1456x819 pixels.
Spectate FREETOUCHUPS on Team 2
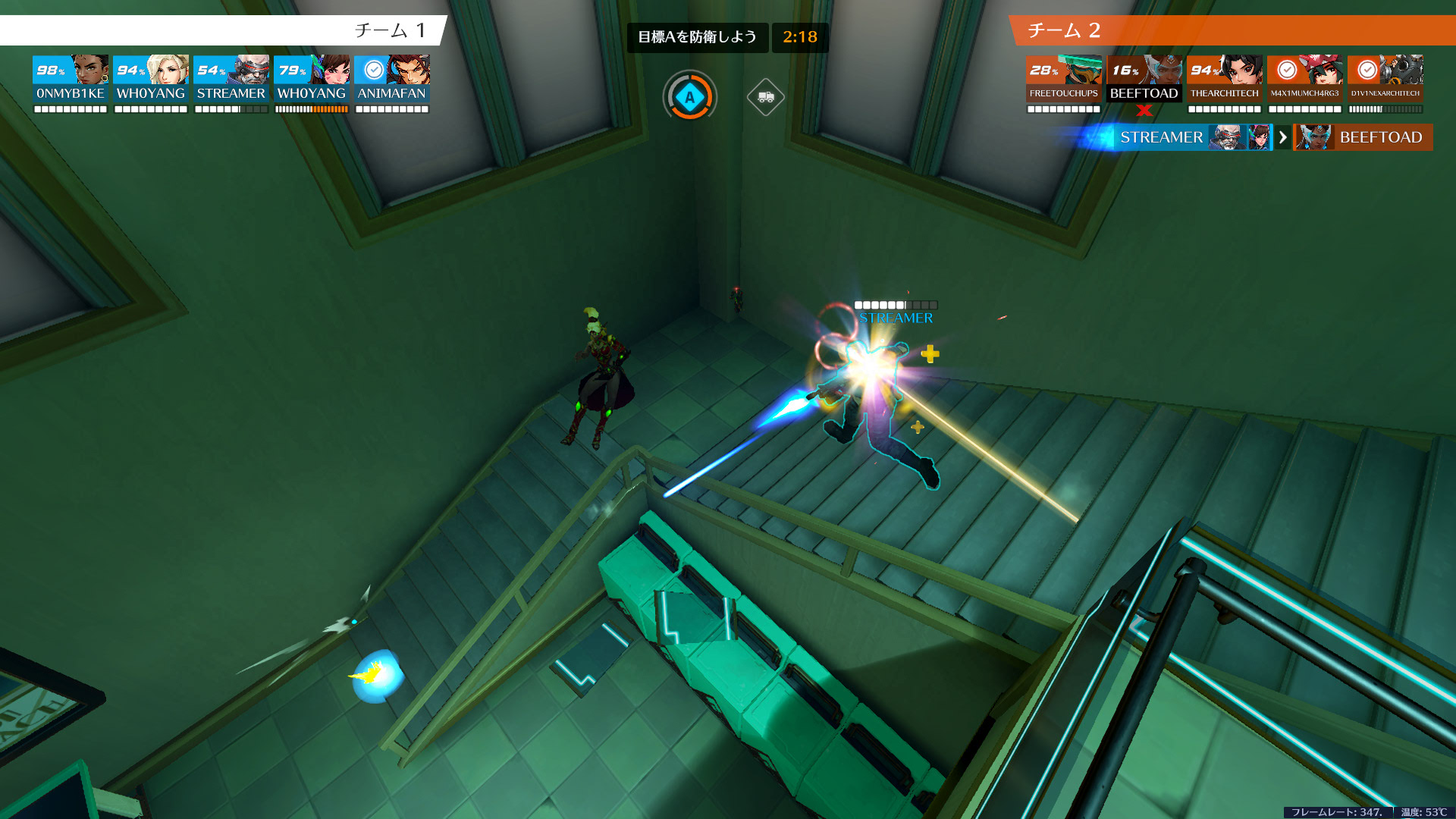(1064, 83)
